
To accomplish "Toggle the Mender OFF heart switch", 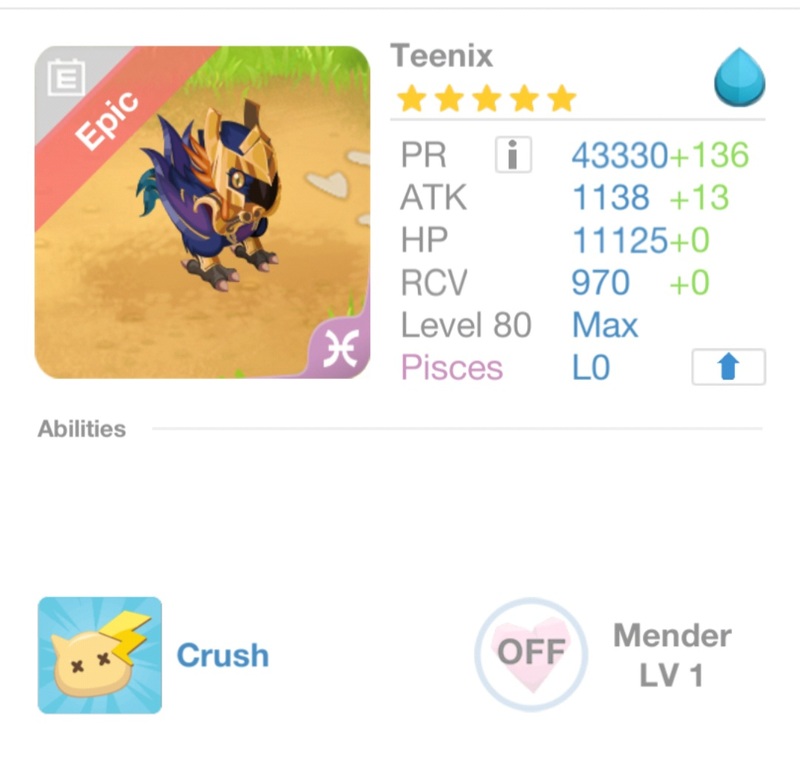I will tap(531, 653).
